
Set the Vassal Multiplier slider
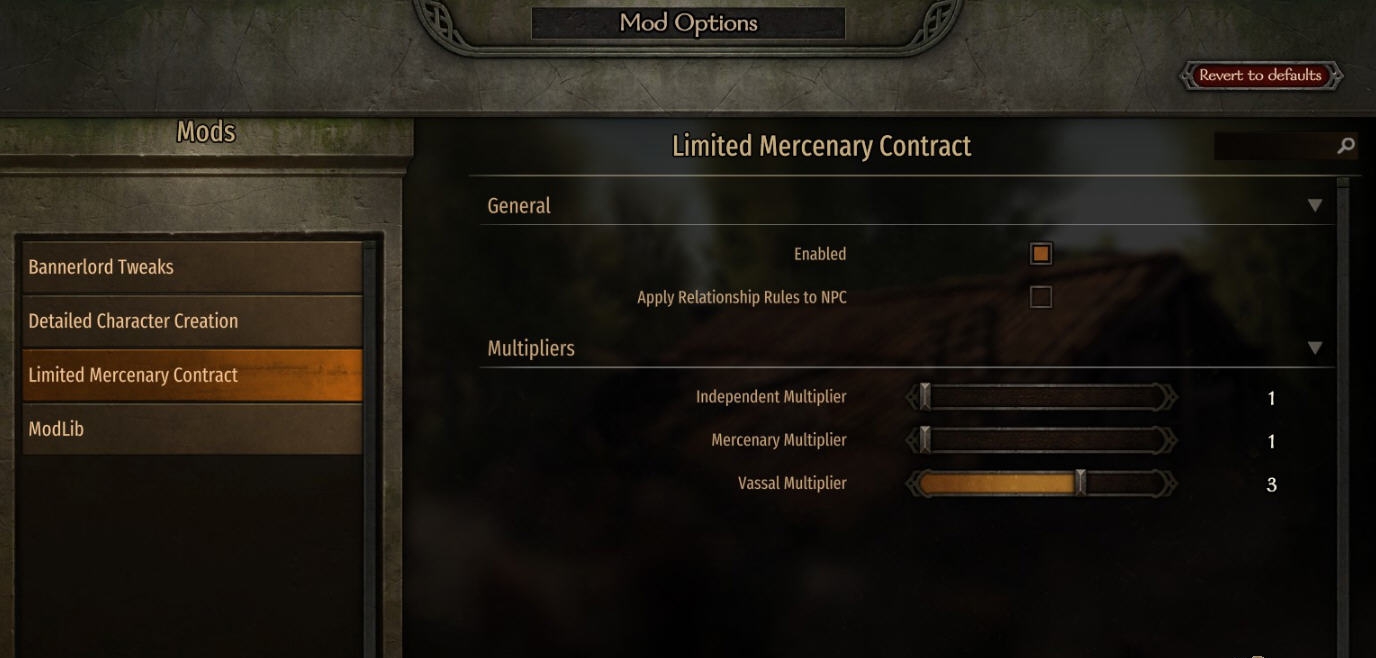click(x=1041, y=484)
